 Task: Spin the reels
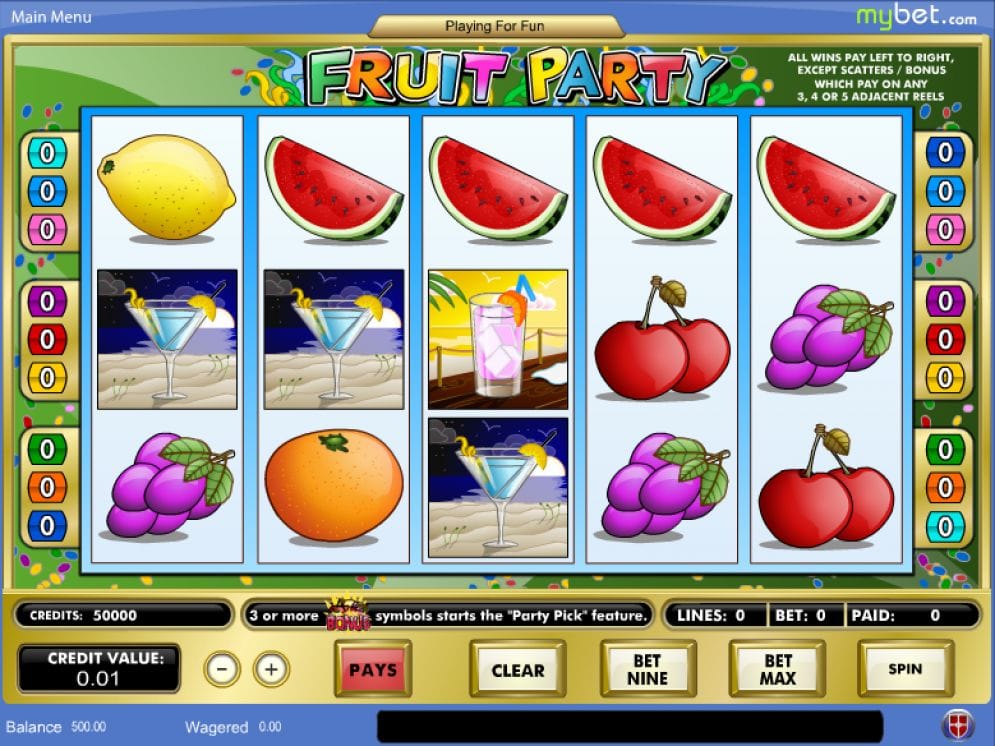tap(905, 669)
